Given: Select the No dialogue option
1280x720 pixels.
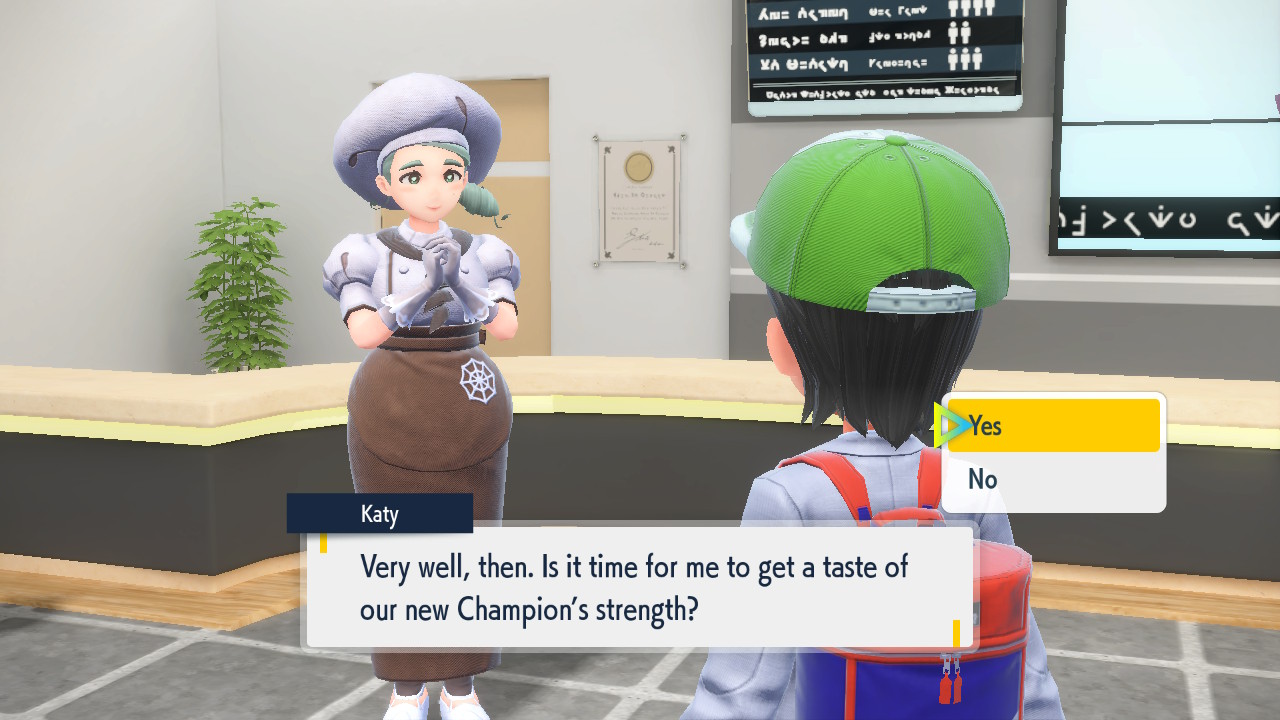Looking at the screenshot, I should tap(1053, 480).
